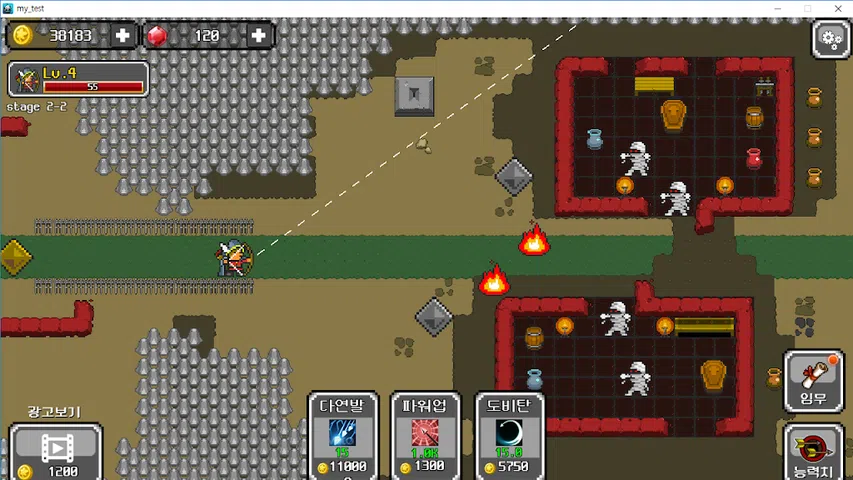Open the Lv.4 hero portrait panel
Screen dimensions: 853x480
(78, 79)
